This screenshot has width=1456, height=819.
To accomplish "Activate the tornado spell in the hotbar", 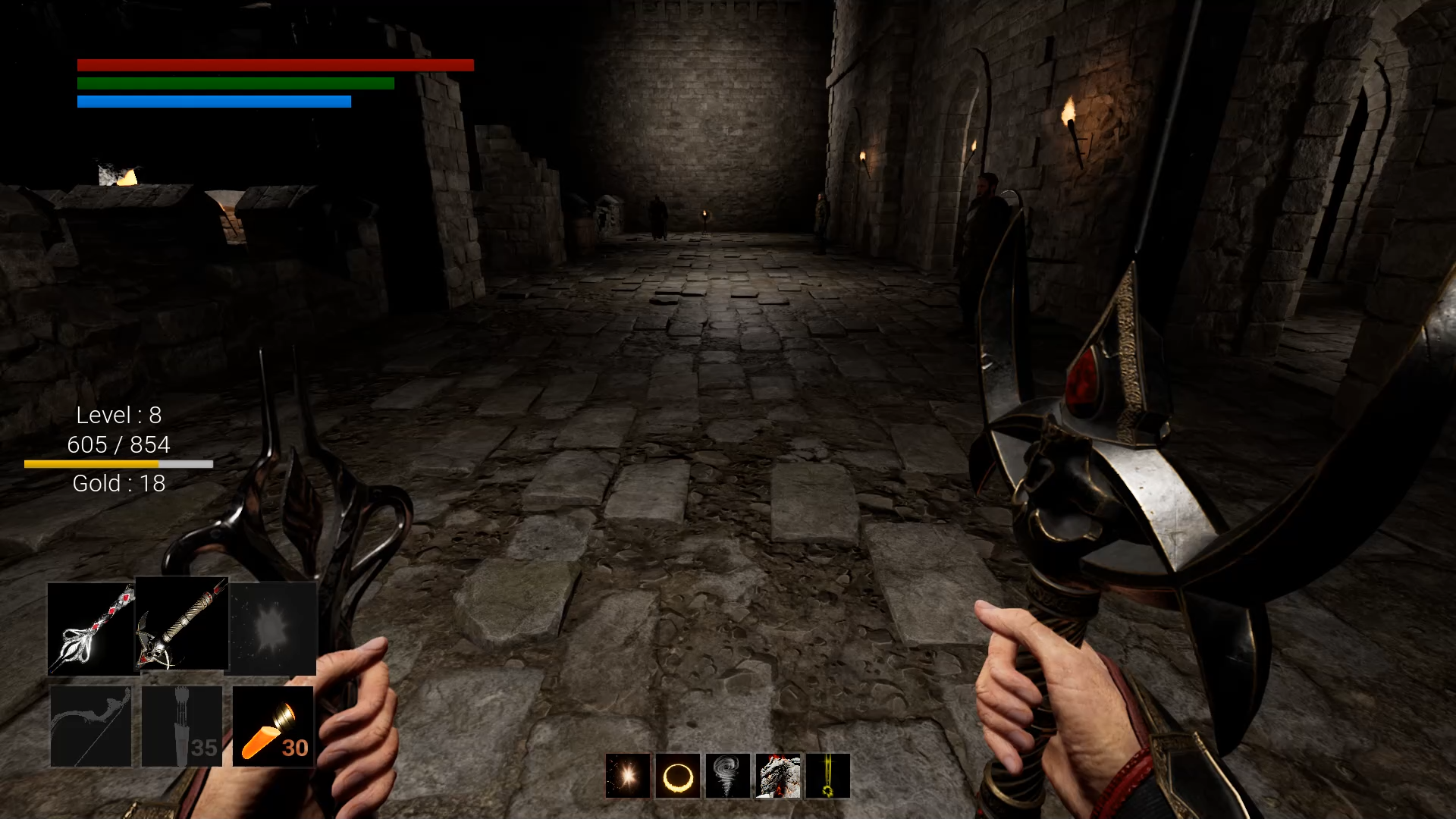I will [x=727, y=775].
